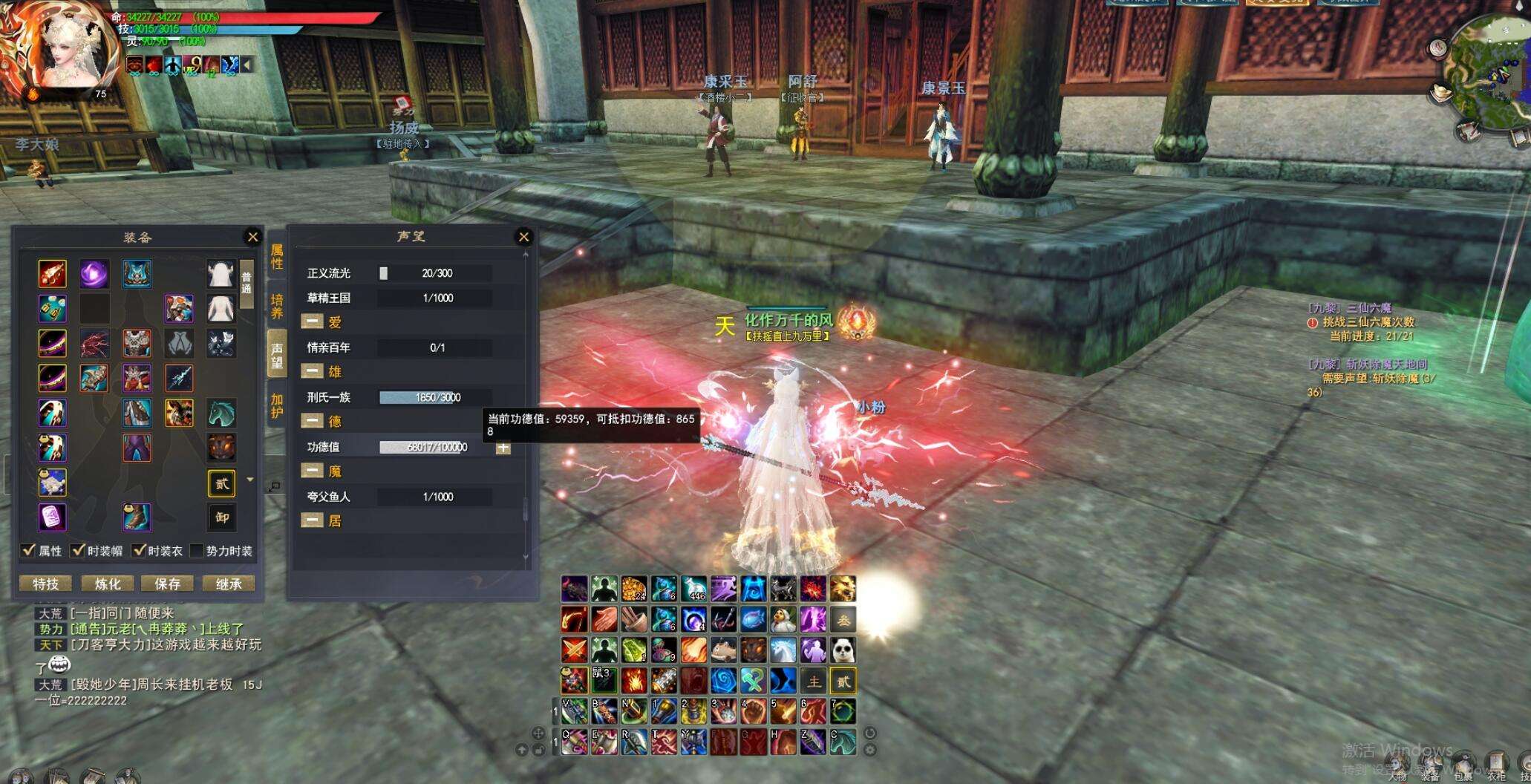The height and width of the screenshot is (784, 1531).
Task: Switch to the 属性 attributes tab
Action: (x=277, y=257)
